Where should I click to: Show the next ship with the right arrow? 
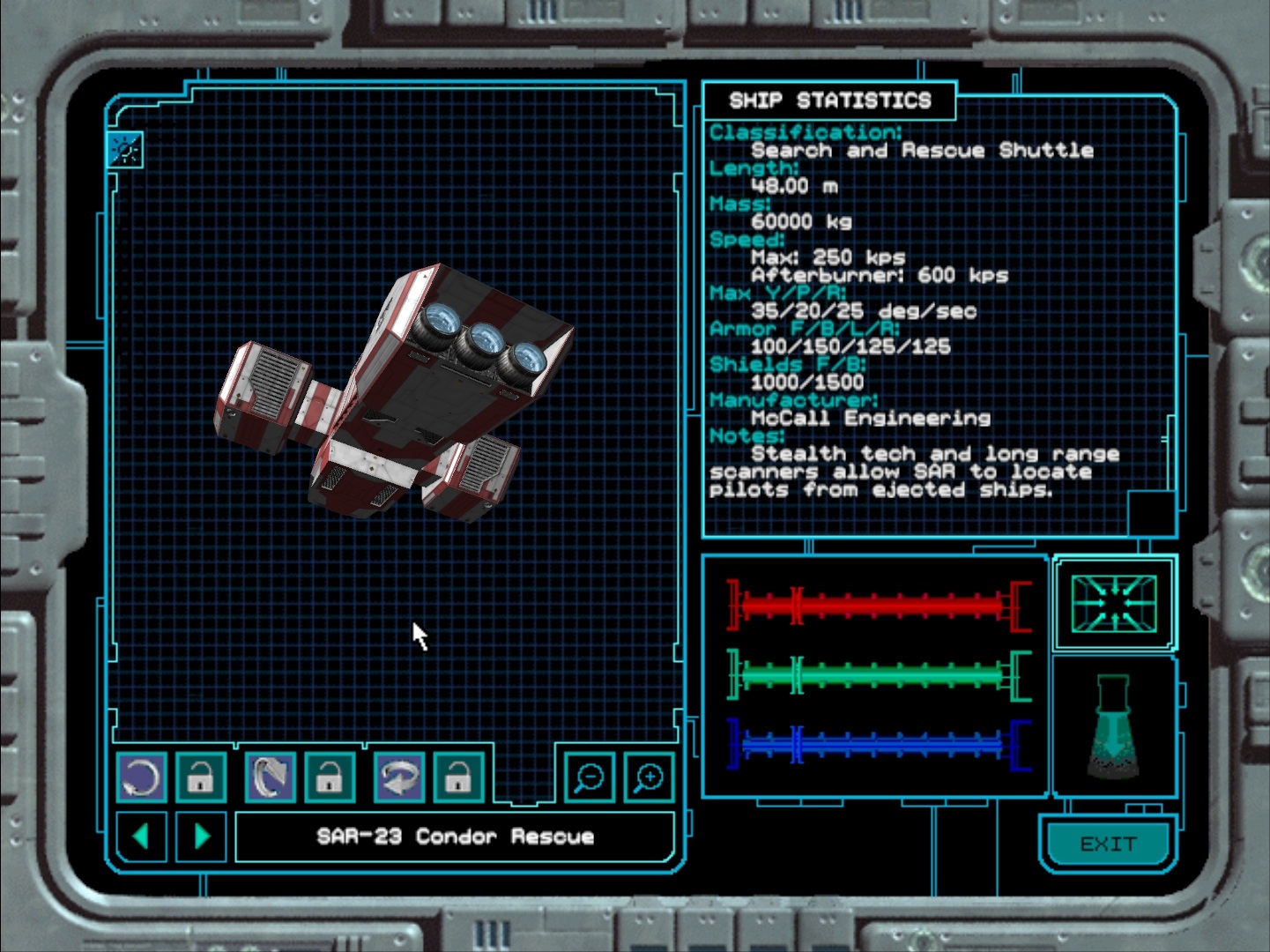coord(201,836)
